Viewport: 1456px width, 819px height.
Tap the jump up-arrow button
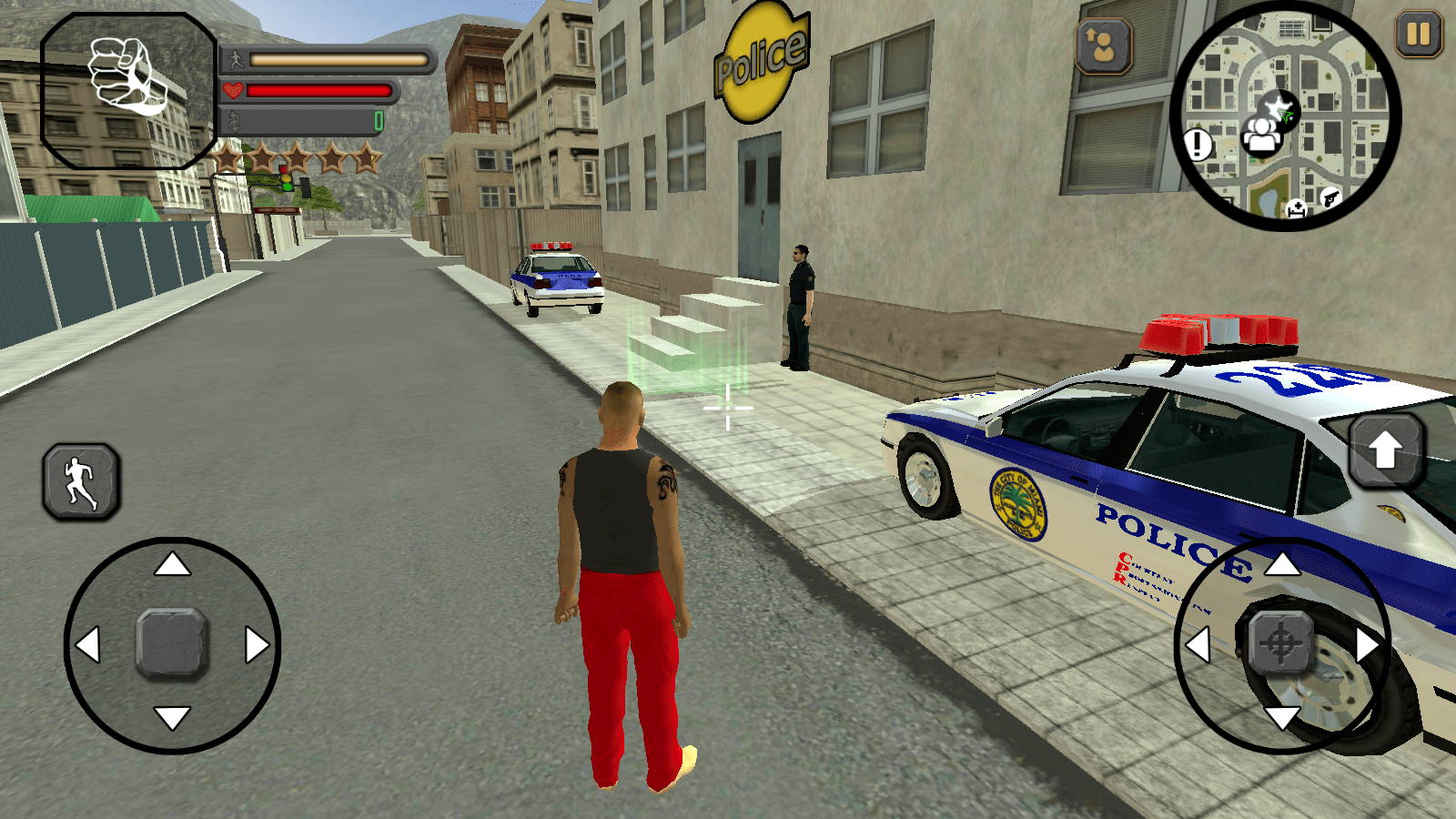[1385, 450]
